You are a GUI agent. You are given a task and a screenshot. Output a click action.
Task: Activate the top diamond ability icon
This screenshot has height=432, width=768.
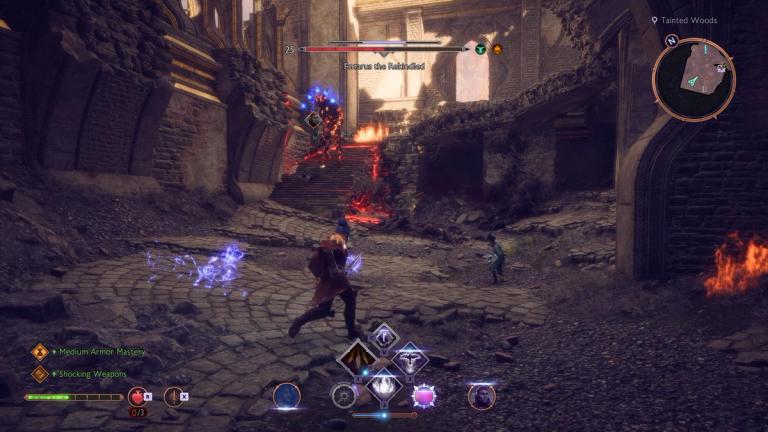[383, 336]
